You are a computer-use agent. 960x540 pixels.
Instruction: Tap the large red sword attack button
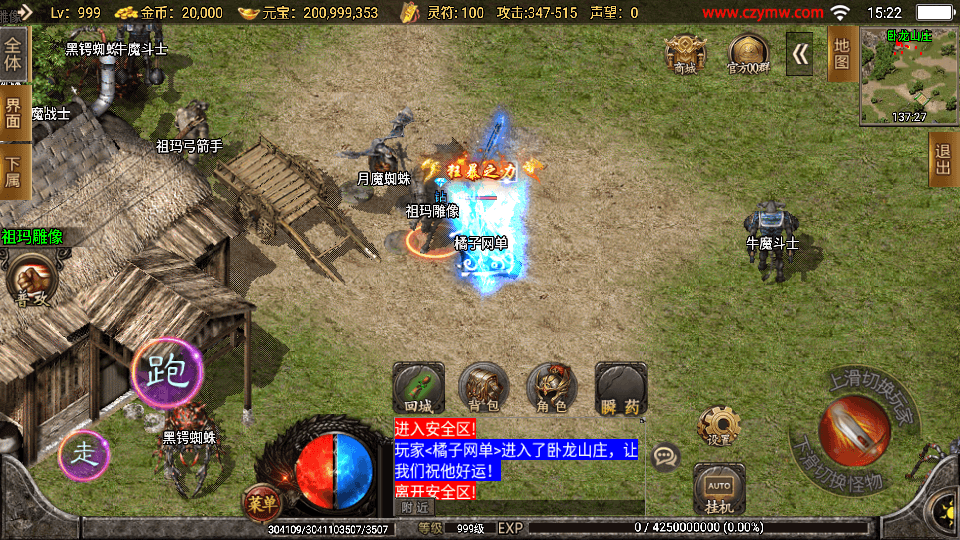click(853, 430)
